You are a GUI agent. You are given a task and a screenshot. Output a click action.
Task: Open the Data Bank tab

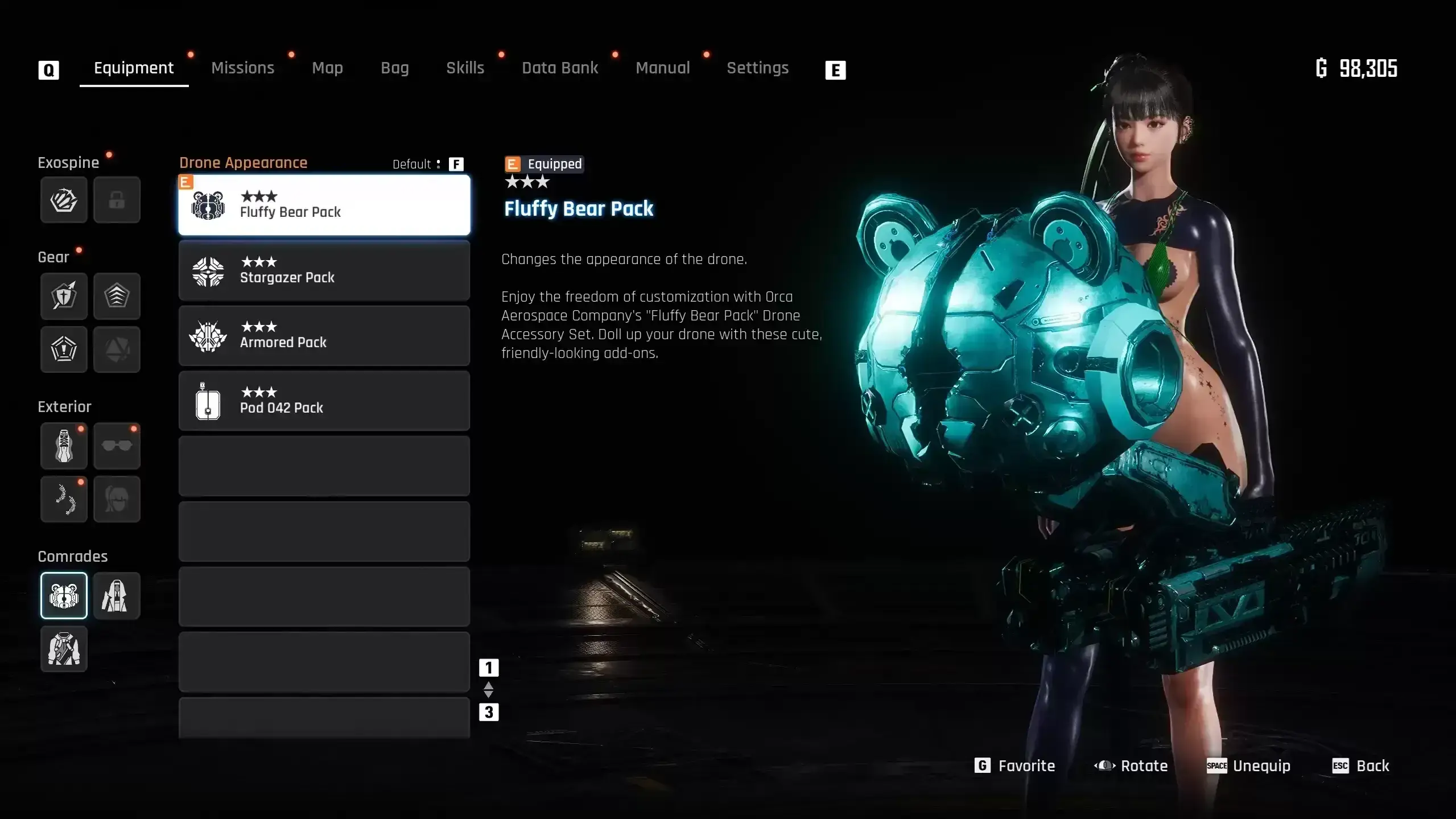560,68
